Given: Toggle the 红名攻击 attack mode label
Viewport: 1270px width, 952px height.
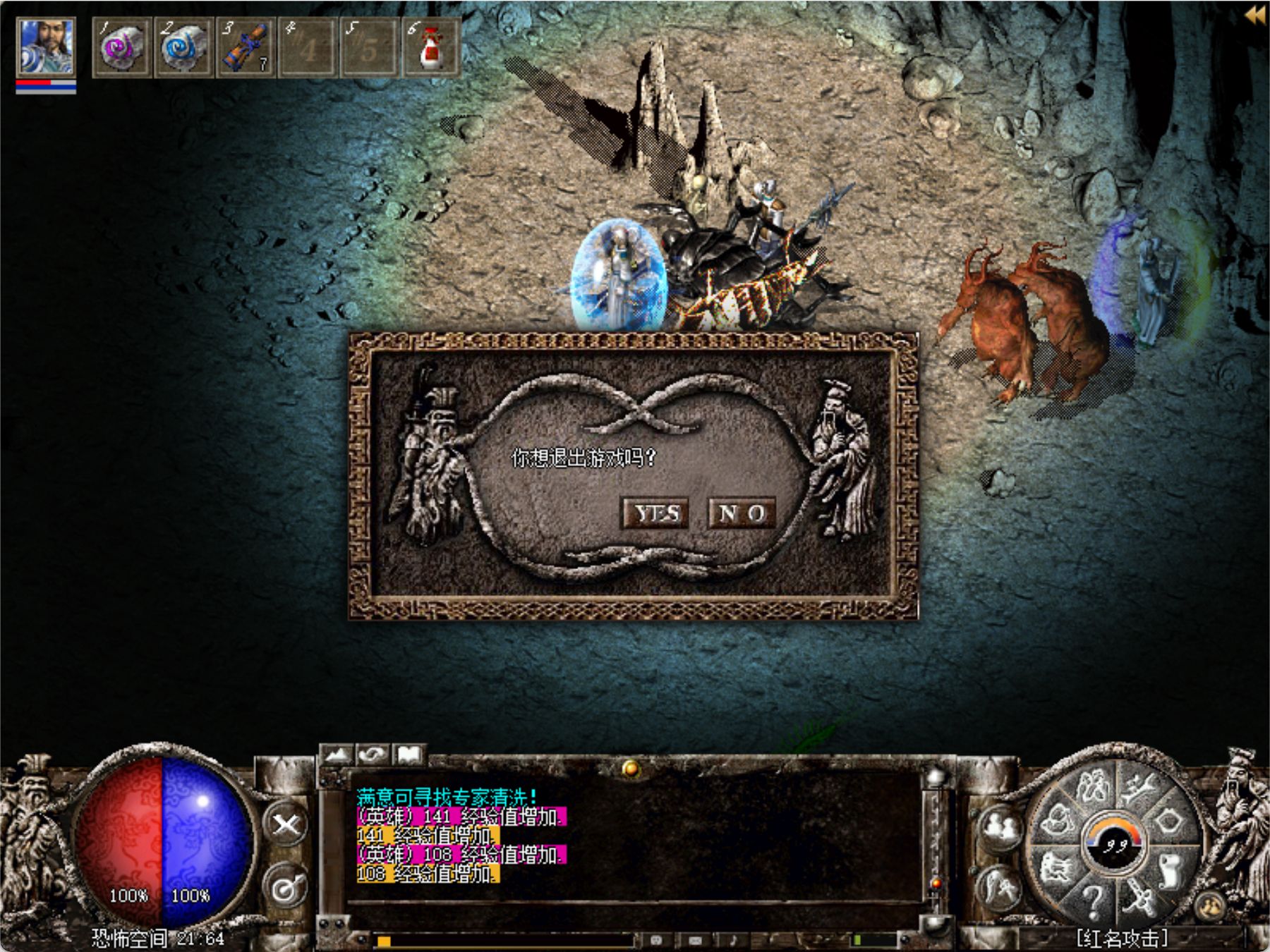Looking at the screenshot, I should pos(1122,938).
